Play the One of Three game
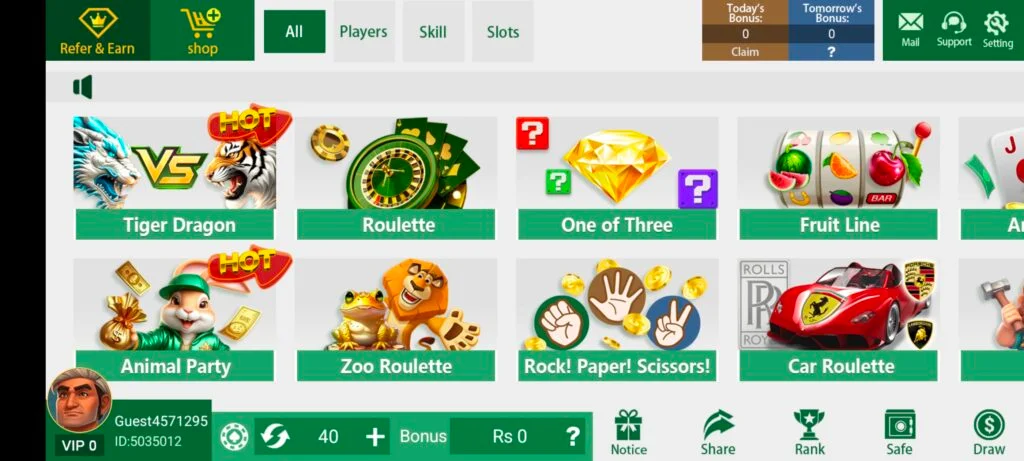 pos(617,178)
